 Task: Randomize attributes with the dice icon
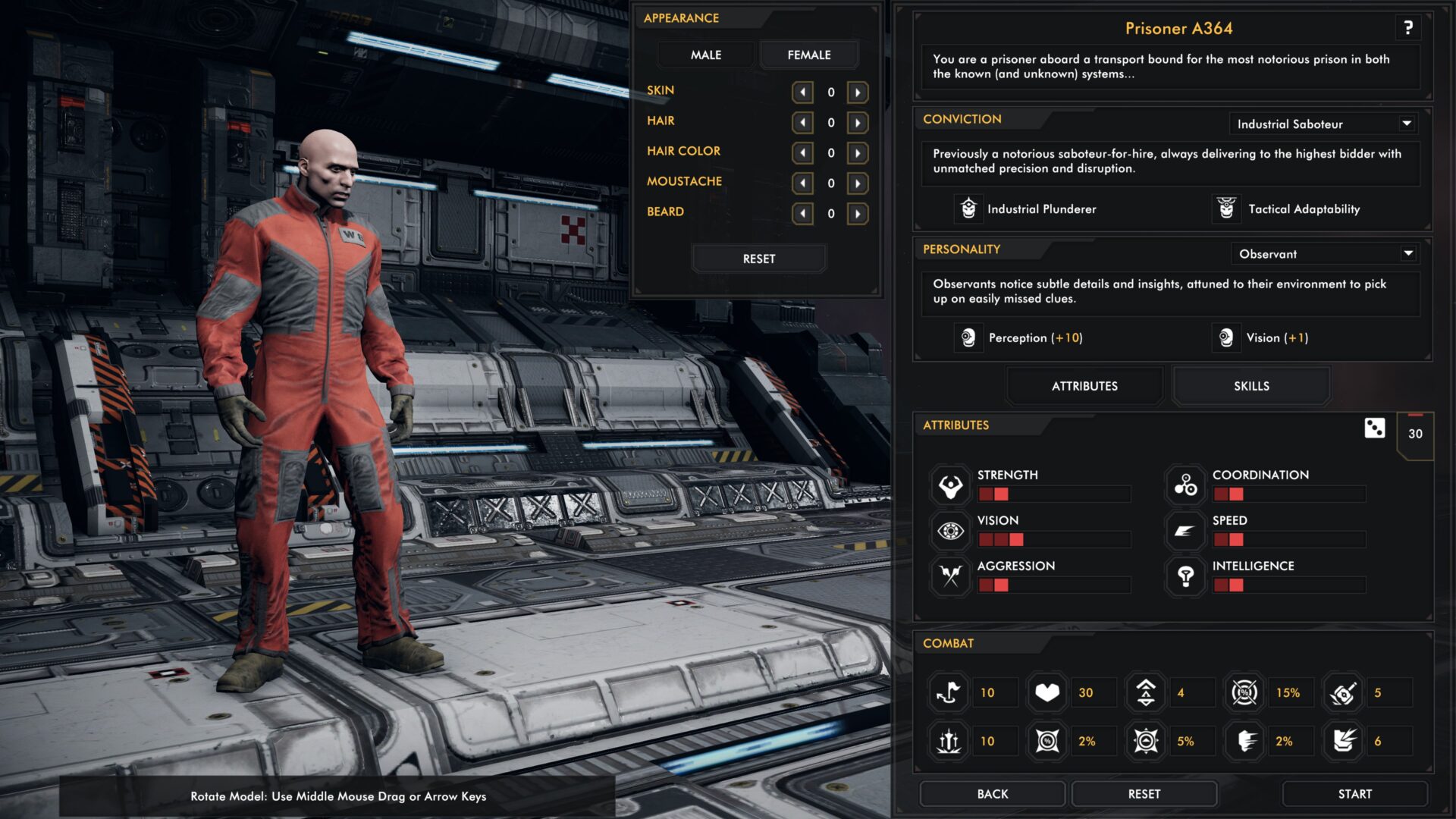[1374, 428]
